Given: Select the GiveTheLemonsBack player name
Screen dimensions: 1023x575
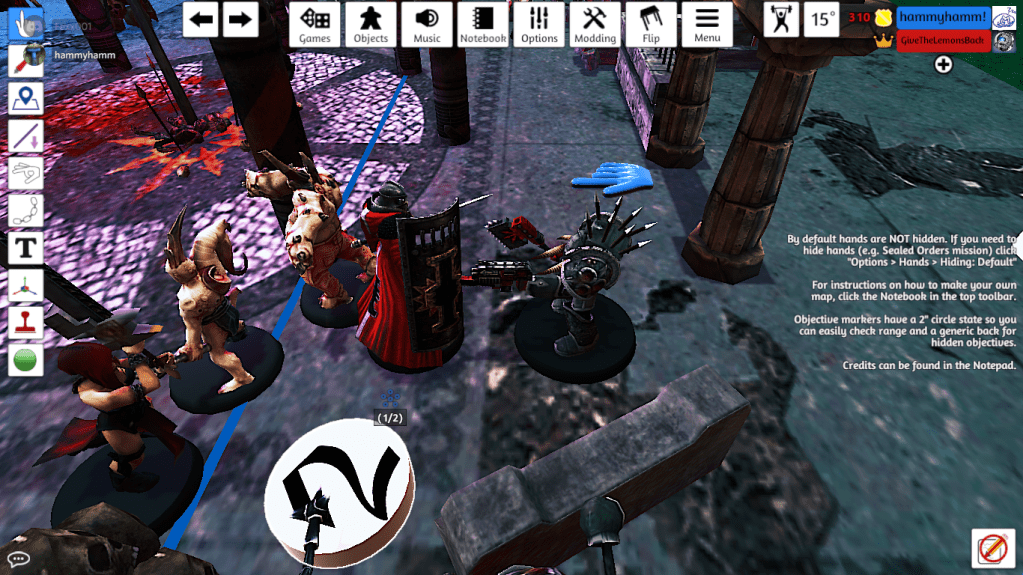Looking at the screenshot, I should tap(942, 40).
